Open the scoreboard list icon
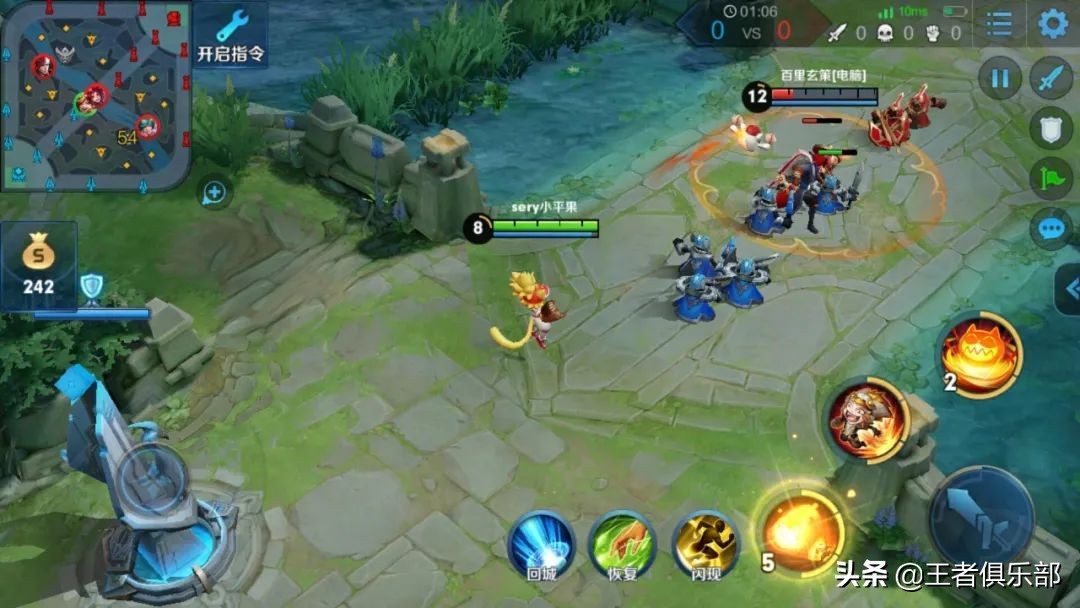The width and height of the screenshot is (1080, 608). point(999,24)
